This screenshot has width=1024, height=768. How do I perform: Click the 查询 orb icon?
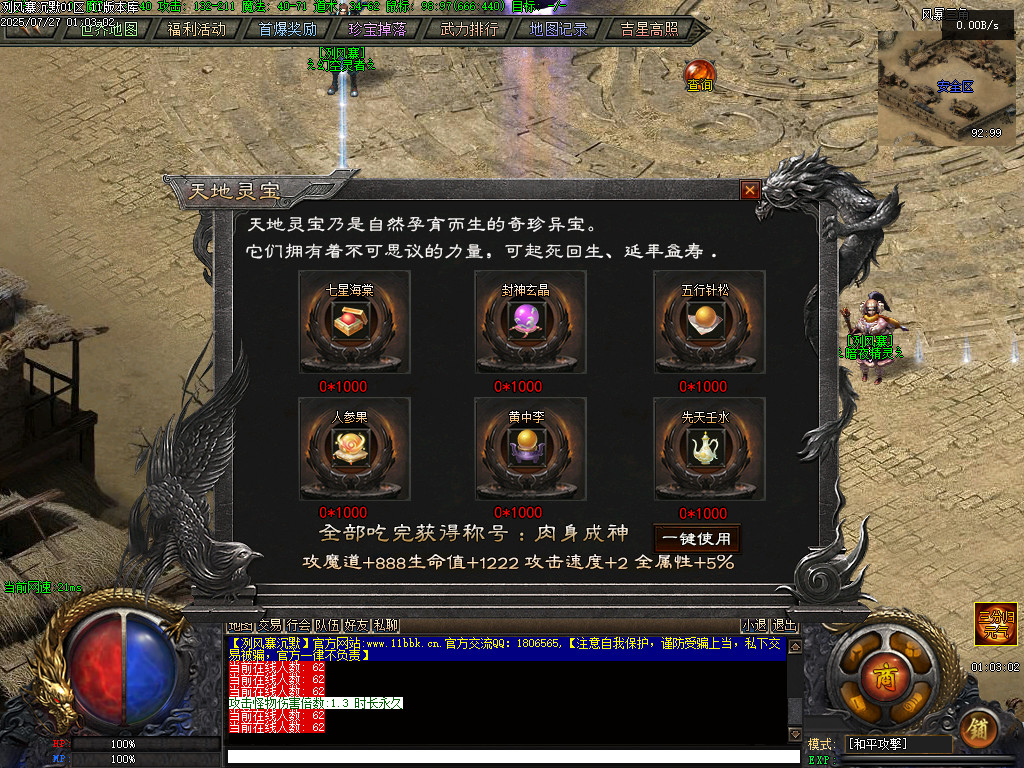coord(700,75)
